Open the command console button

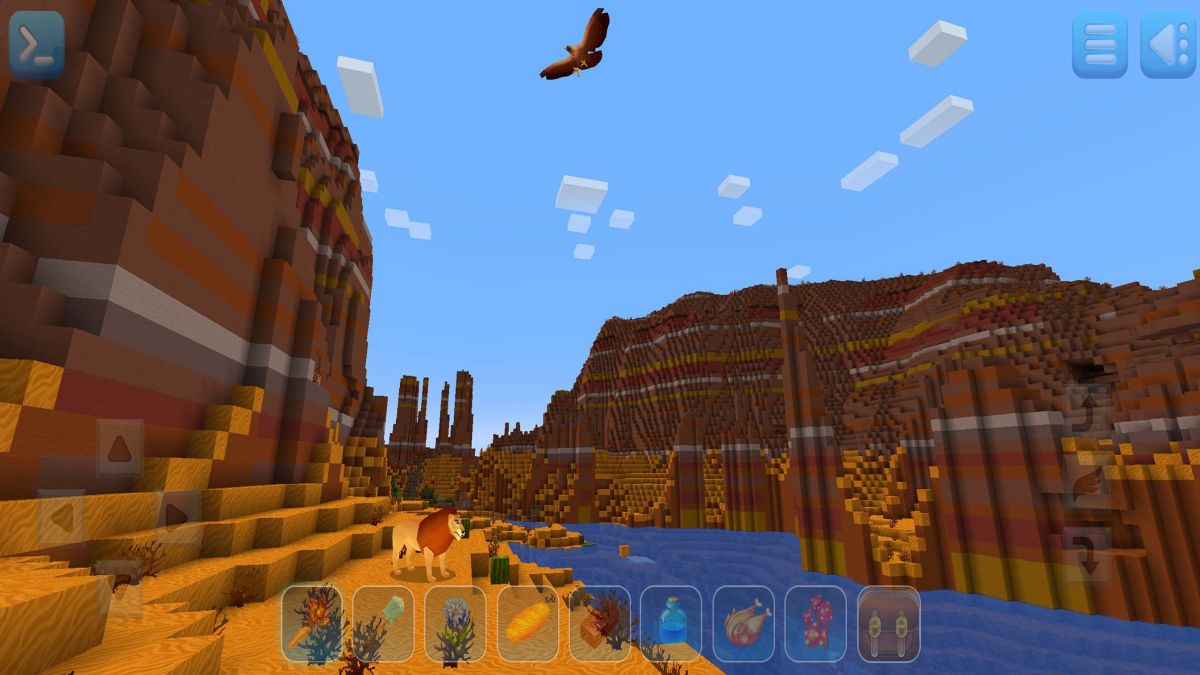click(36, 44)
